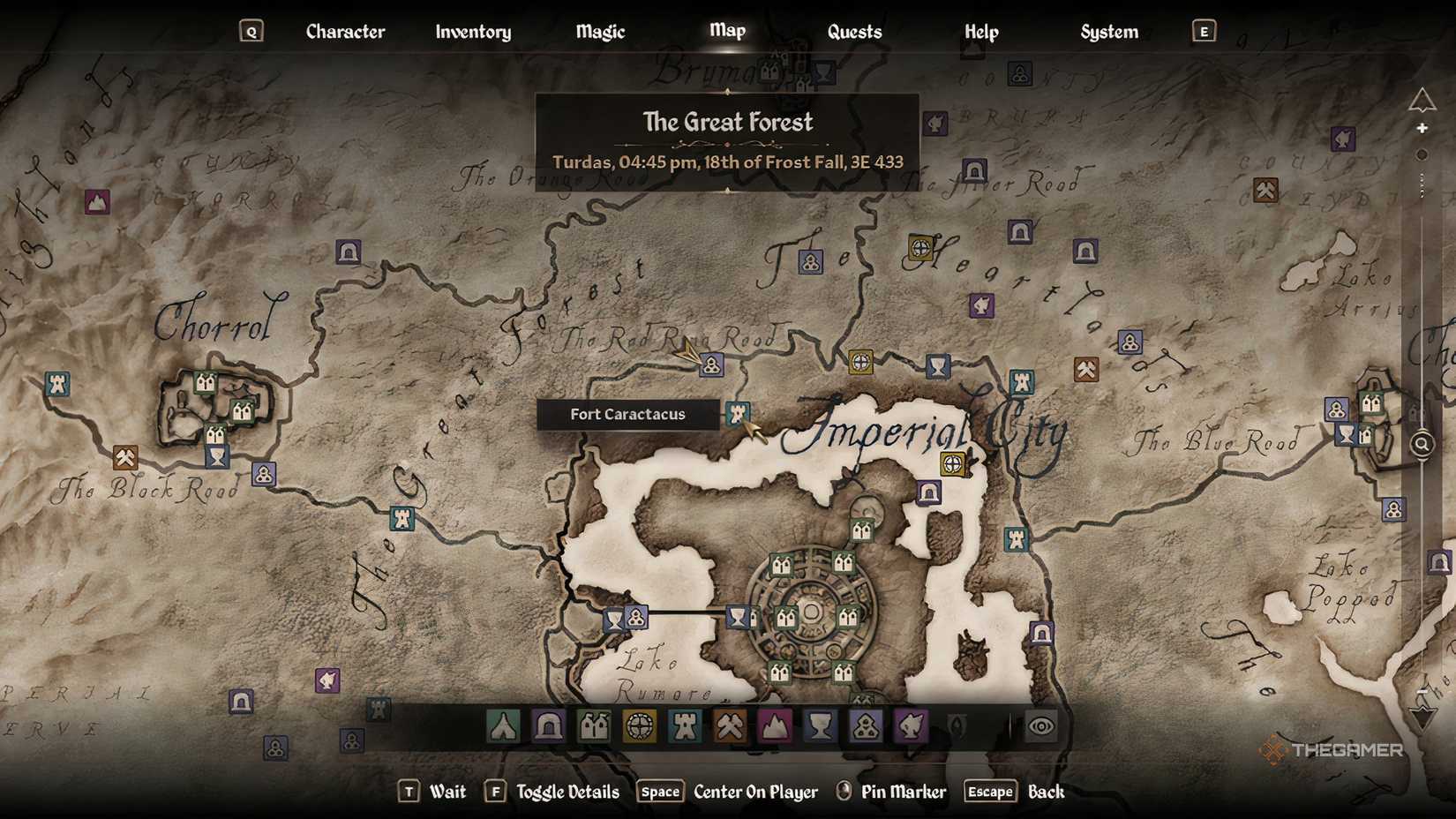Click the plus zoom-in icon
Viewport: 1456px width, 819px height.
click(1422, 129)
